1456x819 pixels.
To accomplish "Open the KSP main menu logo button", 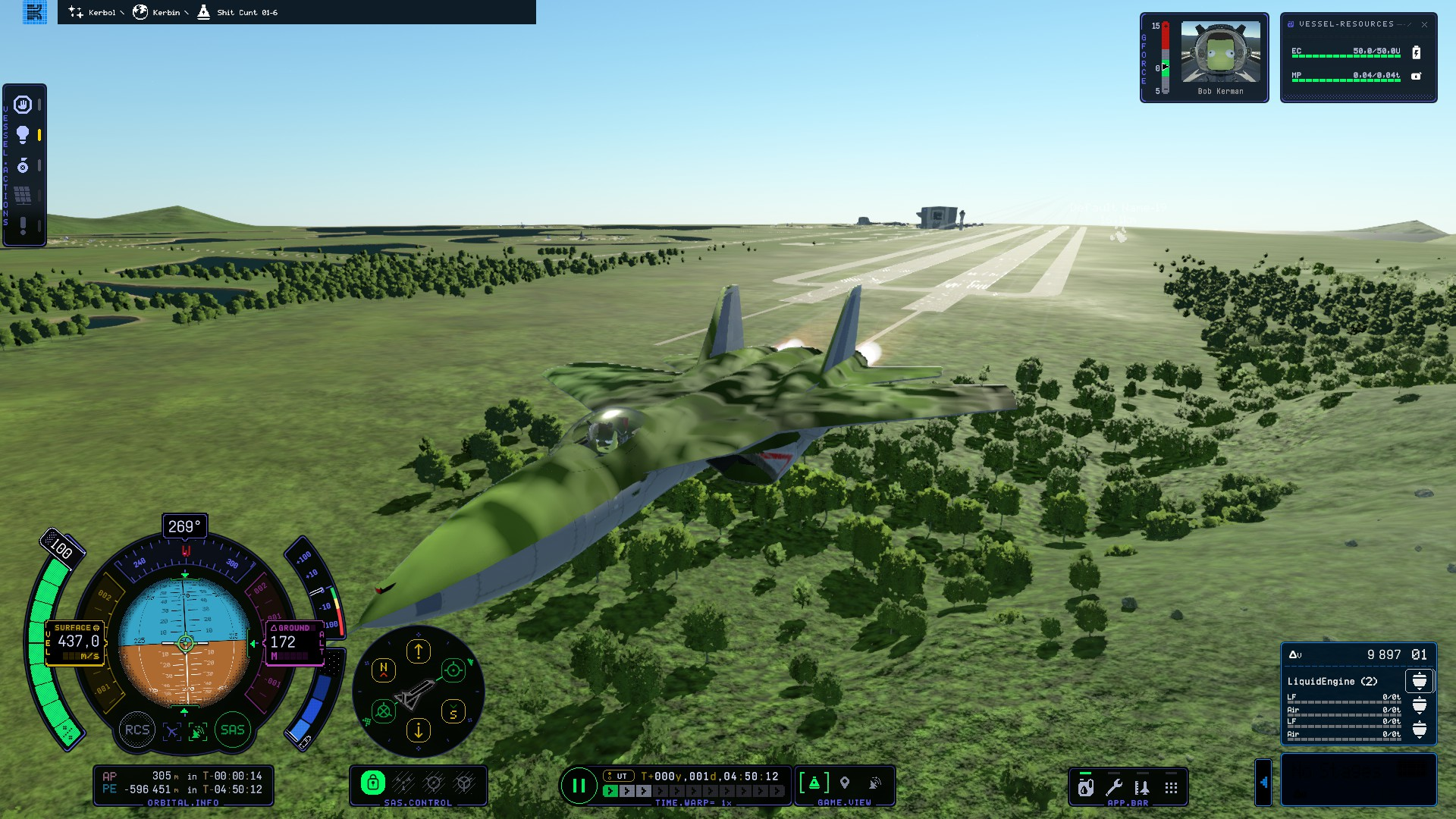I will coord(35,12).
